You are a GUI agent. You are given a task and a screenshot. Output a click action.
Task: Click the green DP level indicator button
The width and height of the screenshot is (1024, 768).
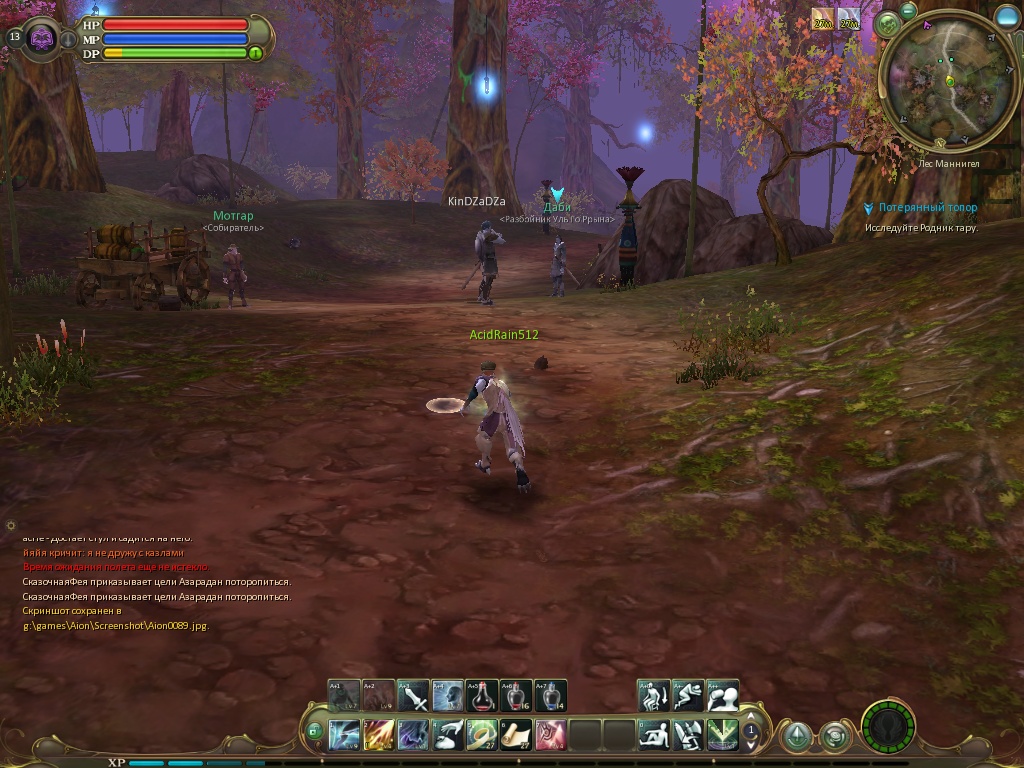pyautogui.click(x=256, y=53)
